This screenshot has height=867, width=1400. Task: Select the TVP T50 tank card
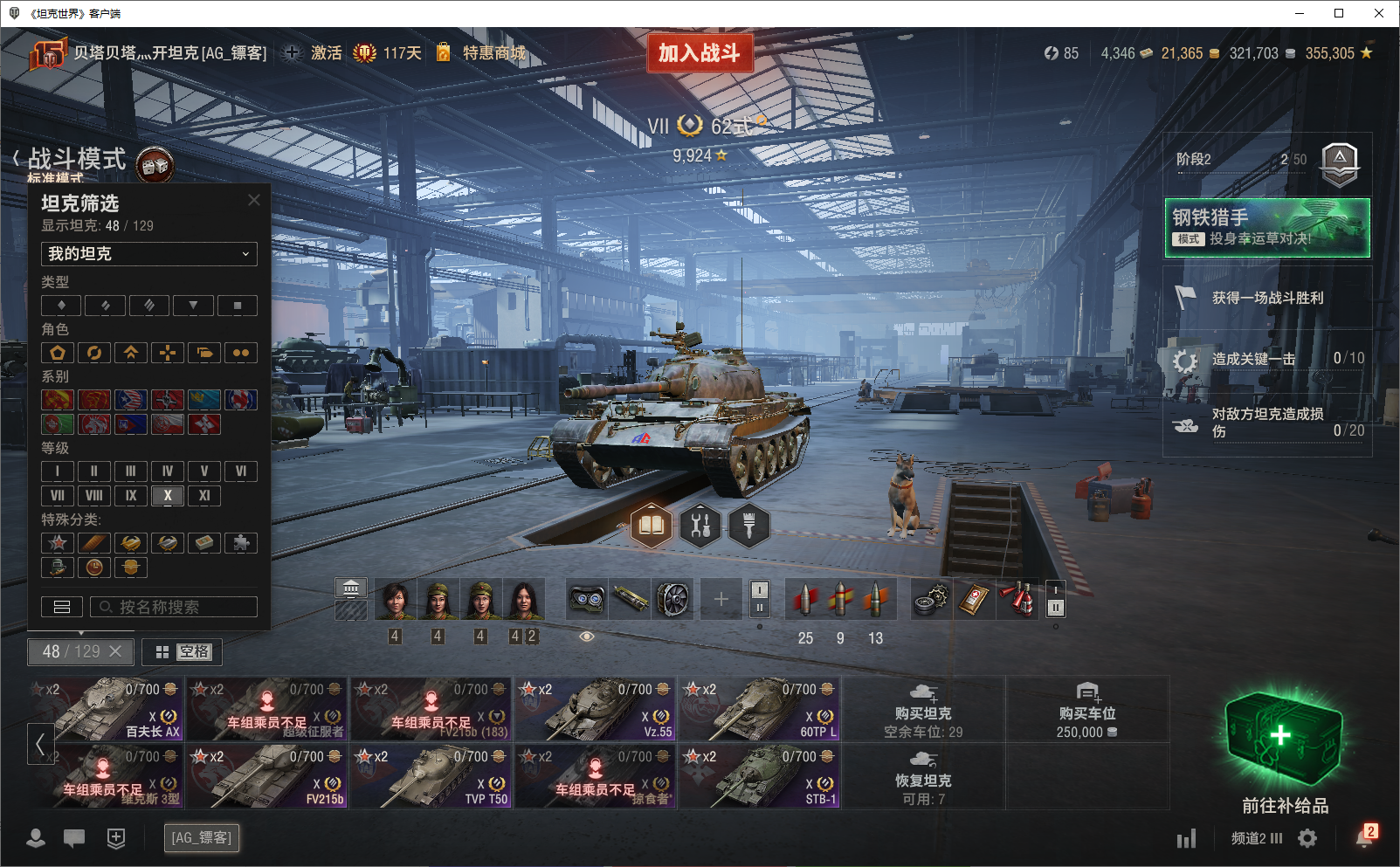click(x=431, y=776)
